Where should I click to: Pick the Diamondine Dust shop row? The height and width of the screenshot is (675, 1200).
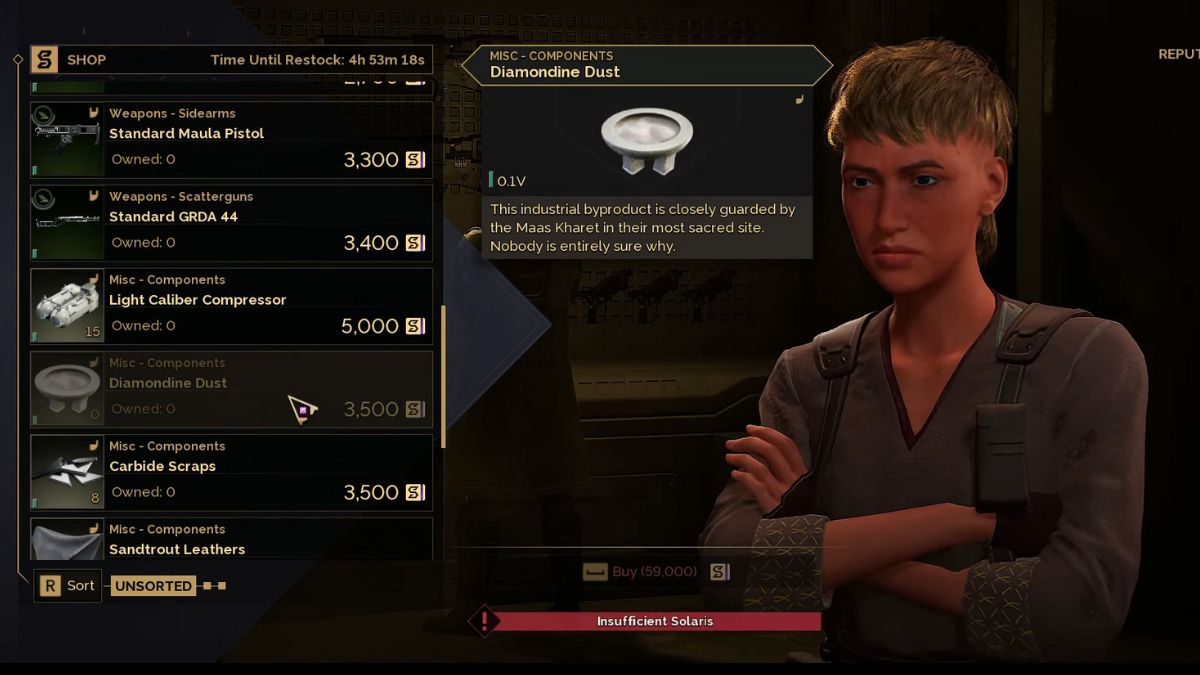(x=232, y=389)
